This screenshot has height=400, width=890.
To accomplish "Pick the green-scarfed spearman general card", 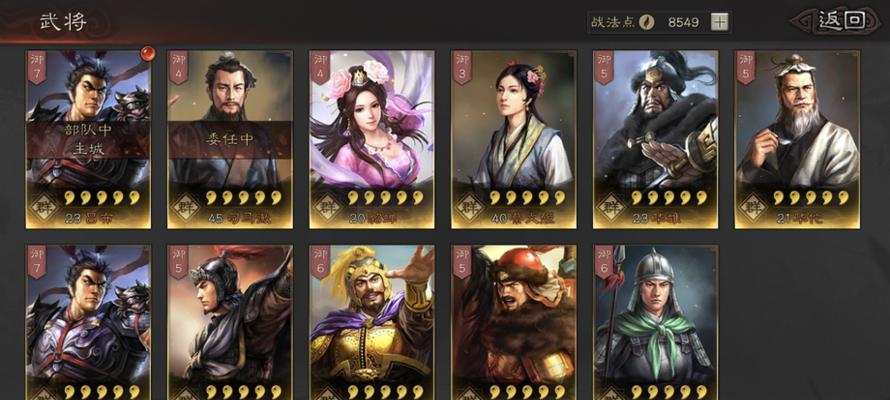I will (656, 322).
